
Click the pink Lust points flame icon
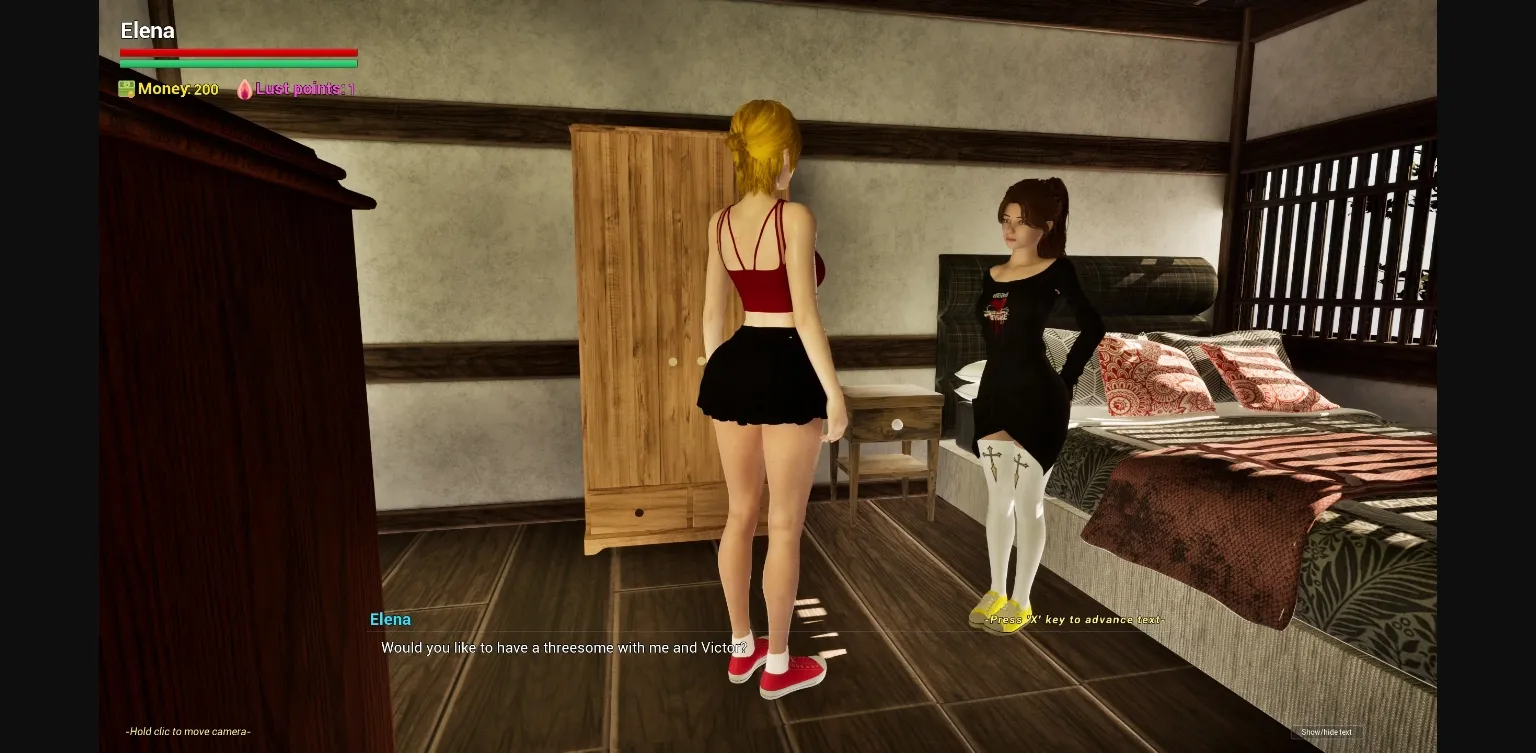pos(245,89)
